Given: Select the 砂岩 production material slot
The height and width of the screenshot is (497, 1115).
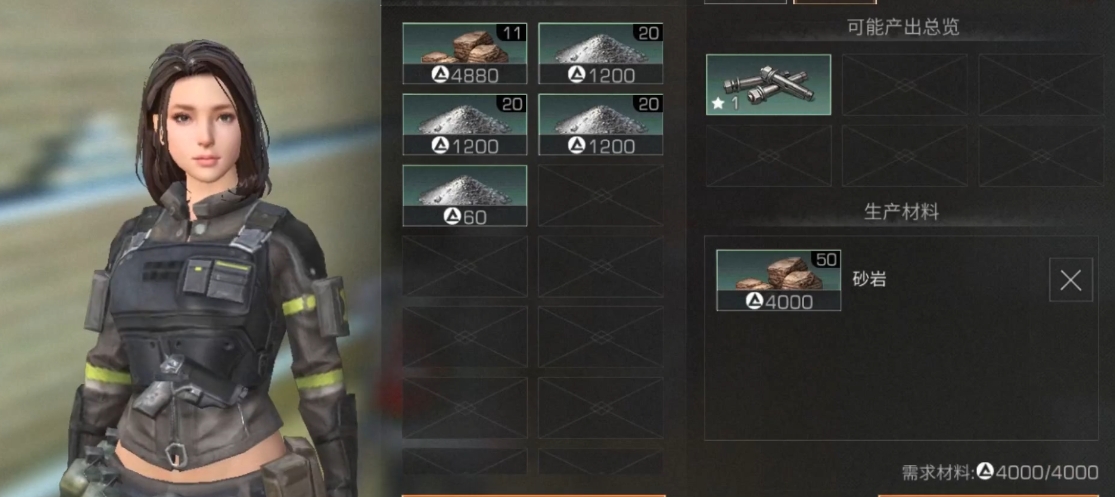Looking at the screenshot, I should click(x=778, y=280).
